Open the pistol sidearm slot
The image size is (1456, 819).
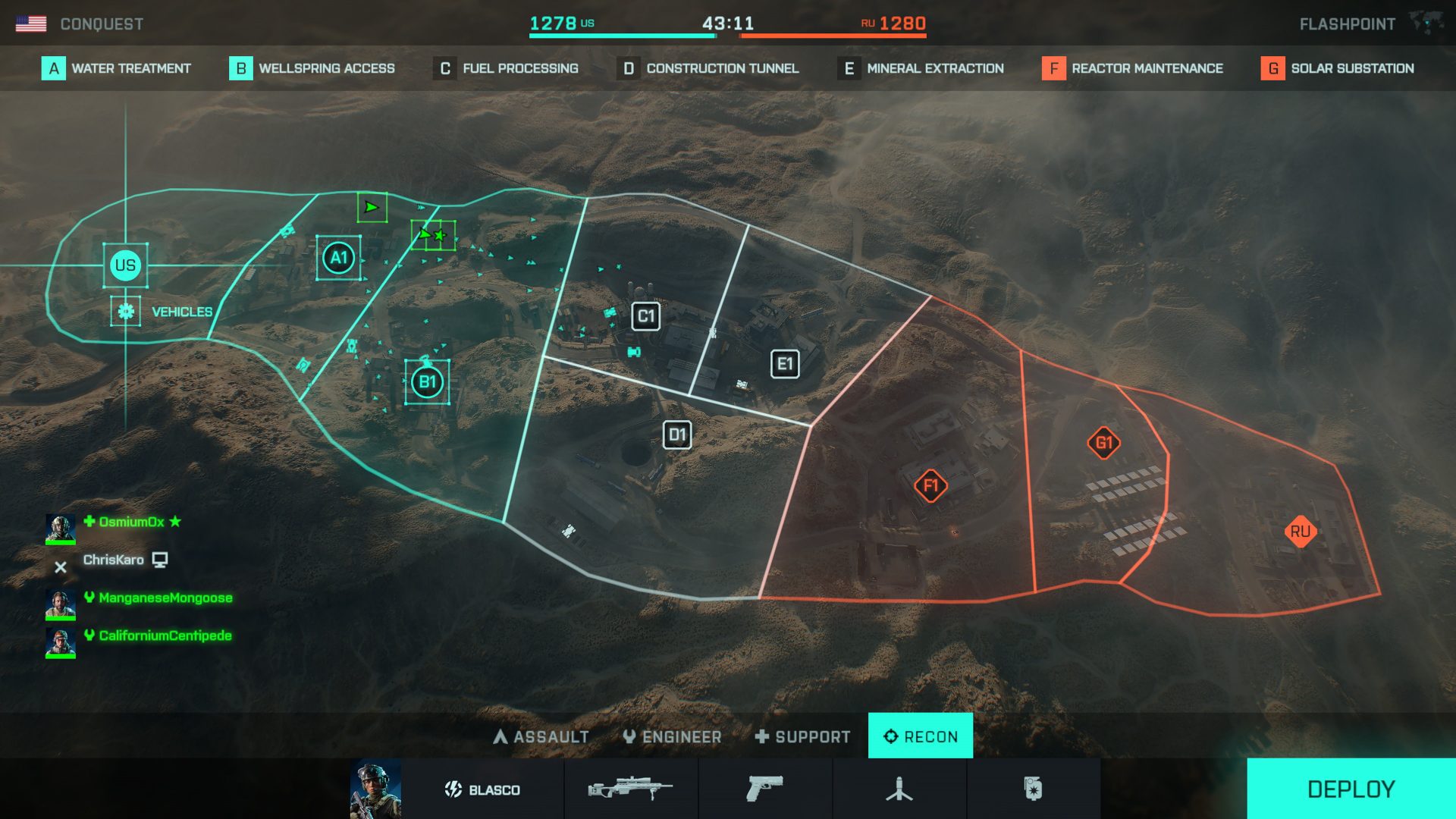point(766,789)
